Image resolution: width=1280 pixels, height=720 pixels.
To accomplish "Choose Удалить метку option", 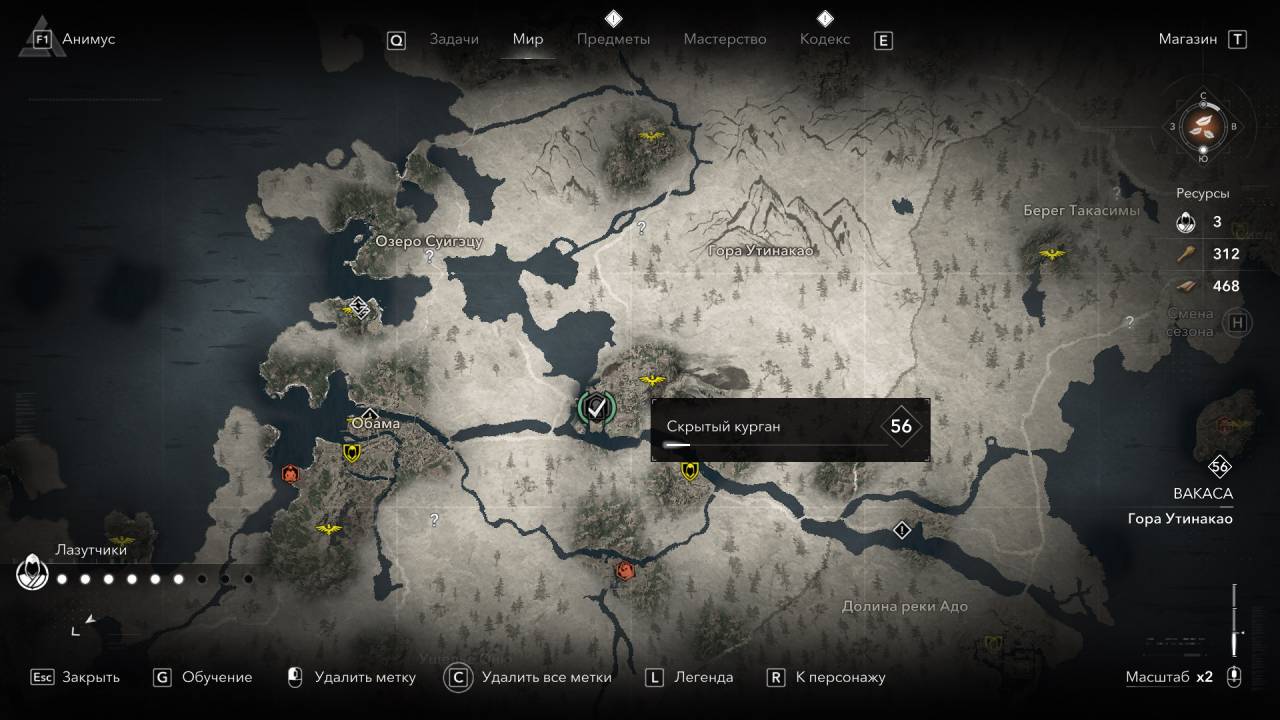I will (364, 677).
